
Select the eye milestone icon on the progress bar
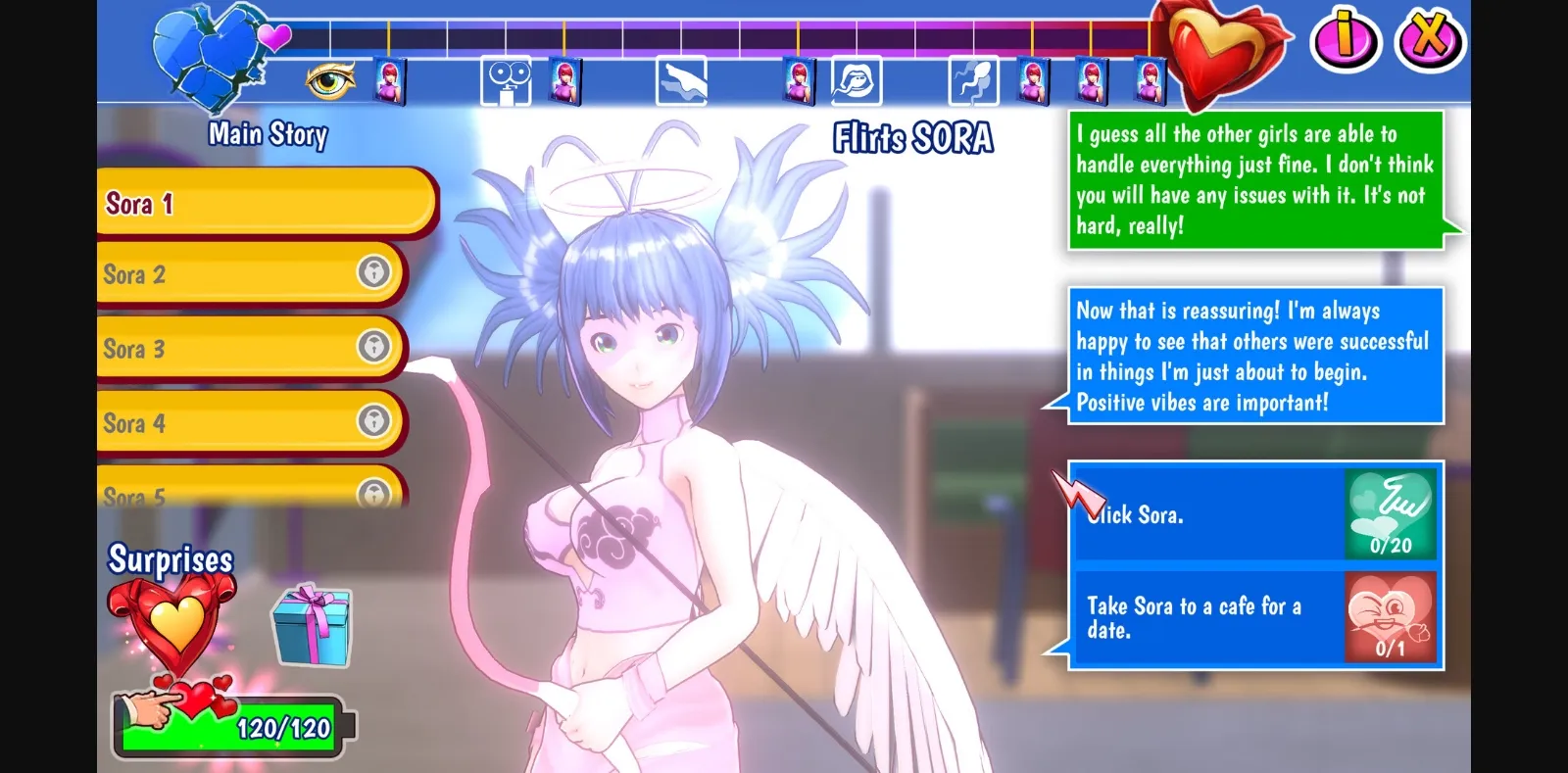[331, 80]
